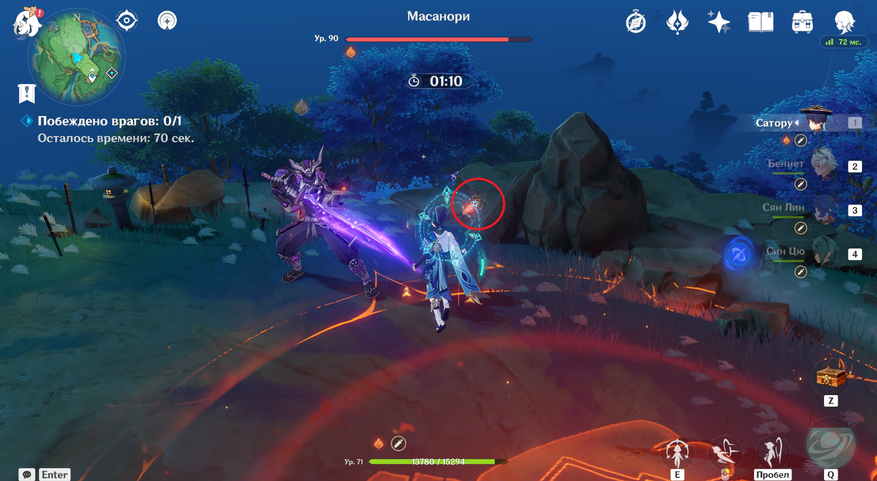Activate the elemental burst icon
This screenshot has height=481, width=877.
(x=830, y=447)
